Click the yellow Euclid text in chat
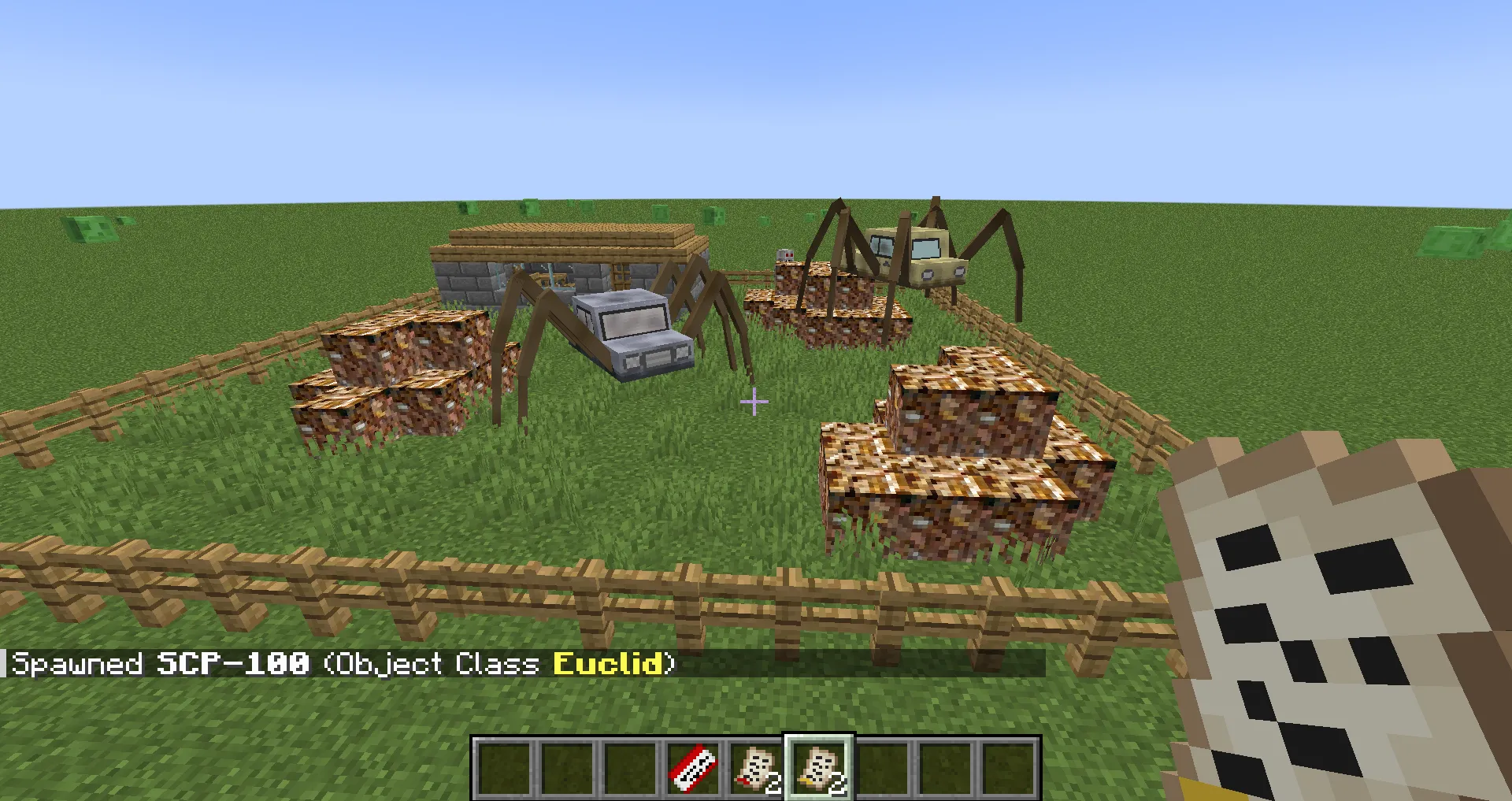Screen dimensions: 1512x801 click(x=608, y=664)
